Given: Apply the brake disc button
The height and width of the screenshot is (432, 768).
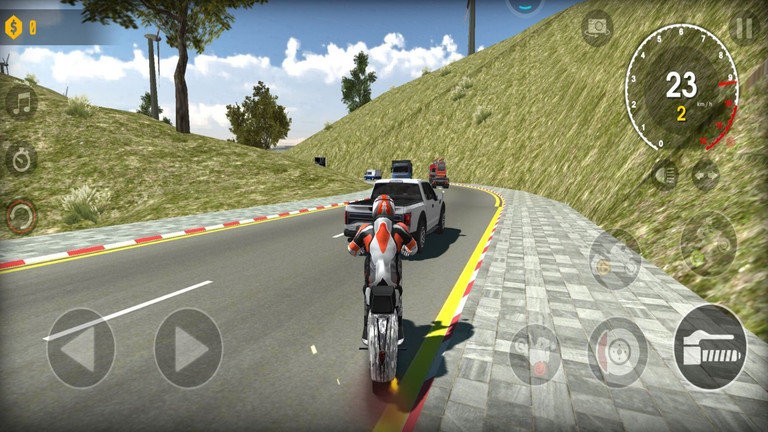Looking at the screenshot, I should click(617, 352).
